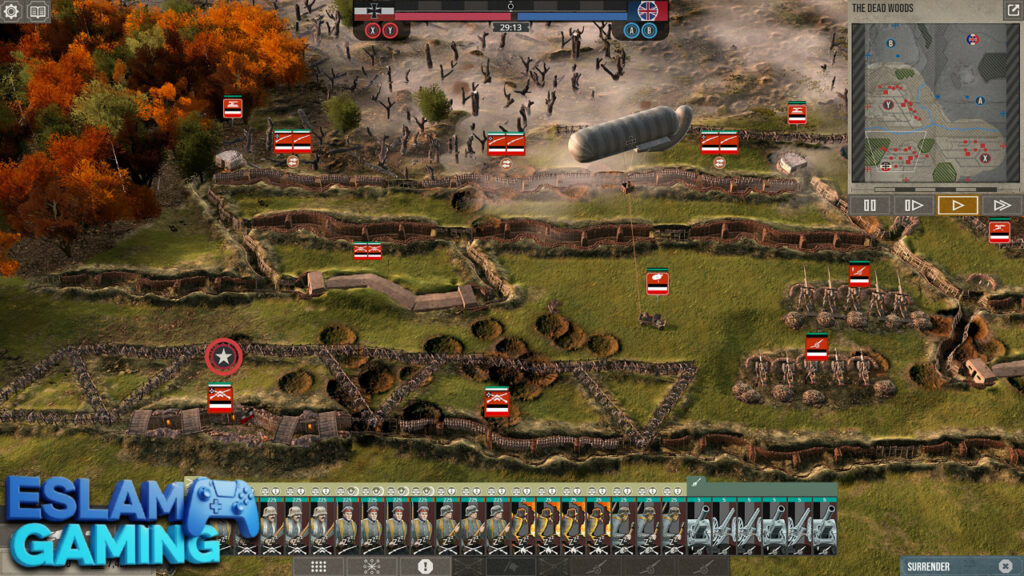Set game speed to normal play
1024x576 pixels.
point(957,205)
